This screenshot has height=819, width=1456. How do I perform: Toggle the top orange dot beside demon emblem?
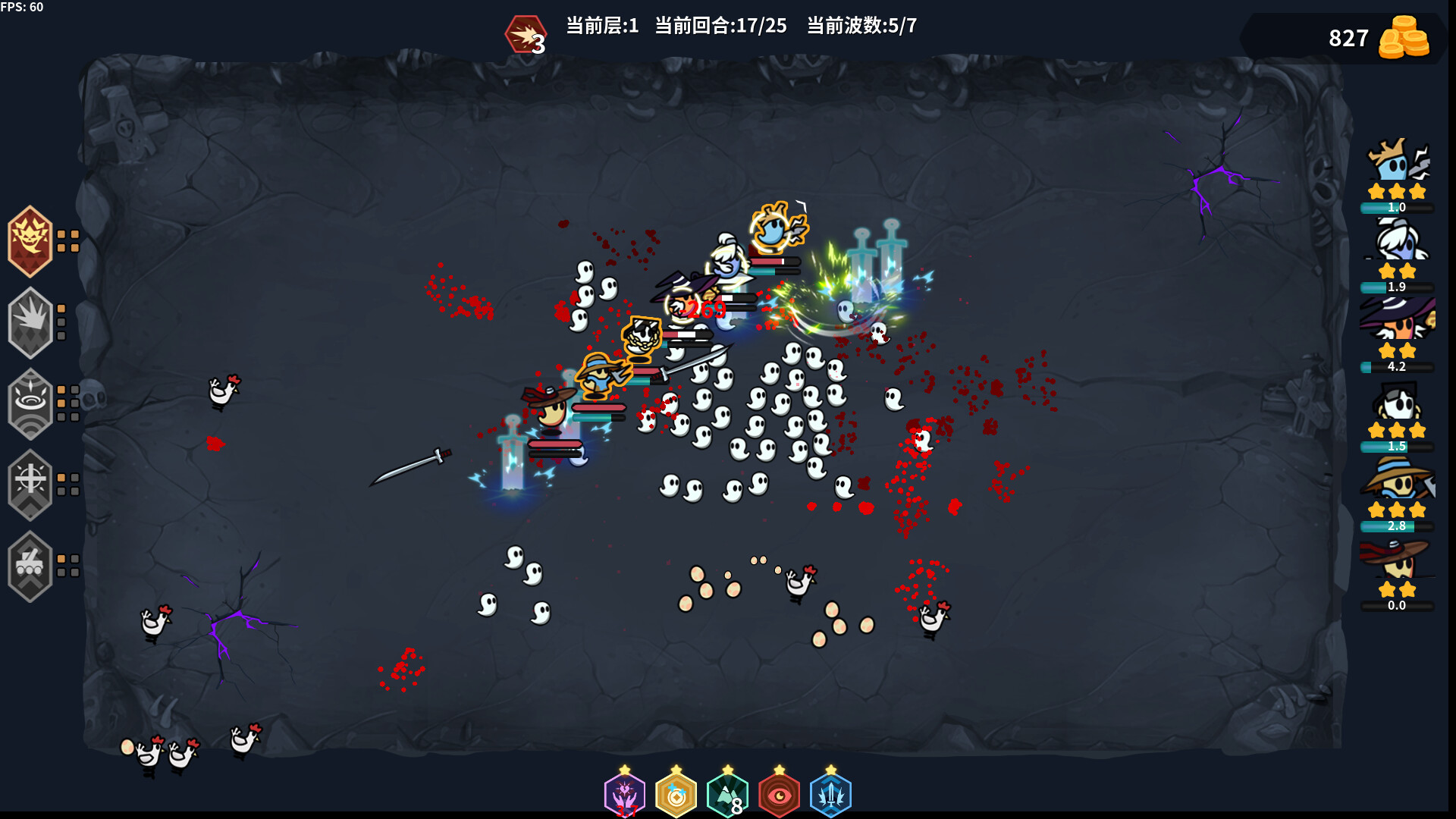point(63,235)
